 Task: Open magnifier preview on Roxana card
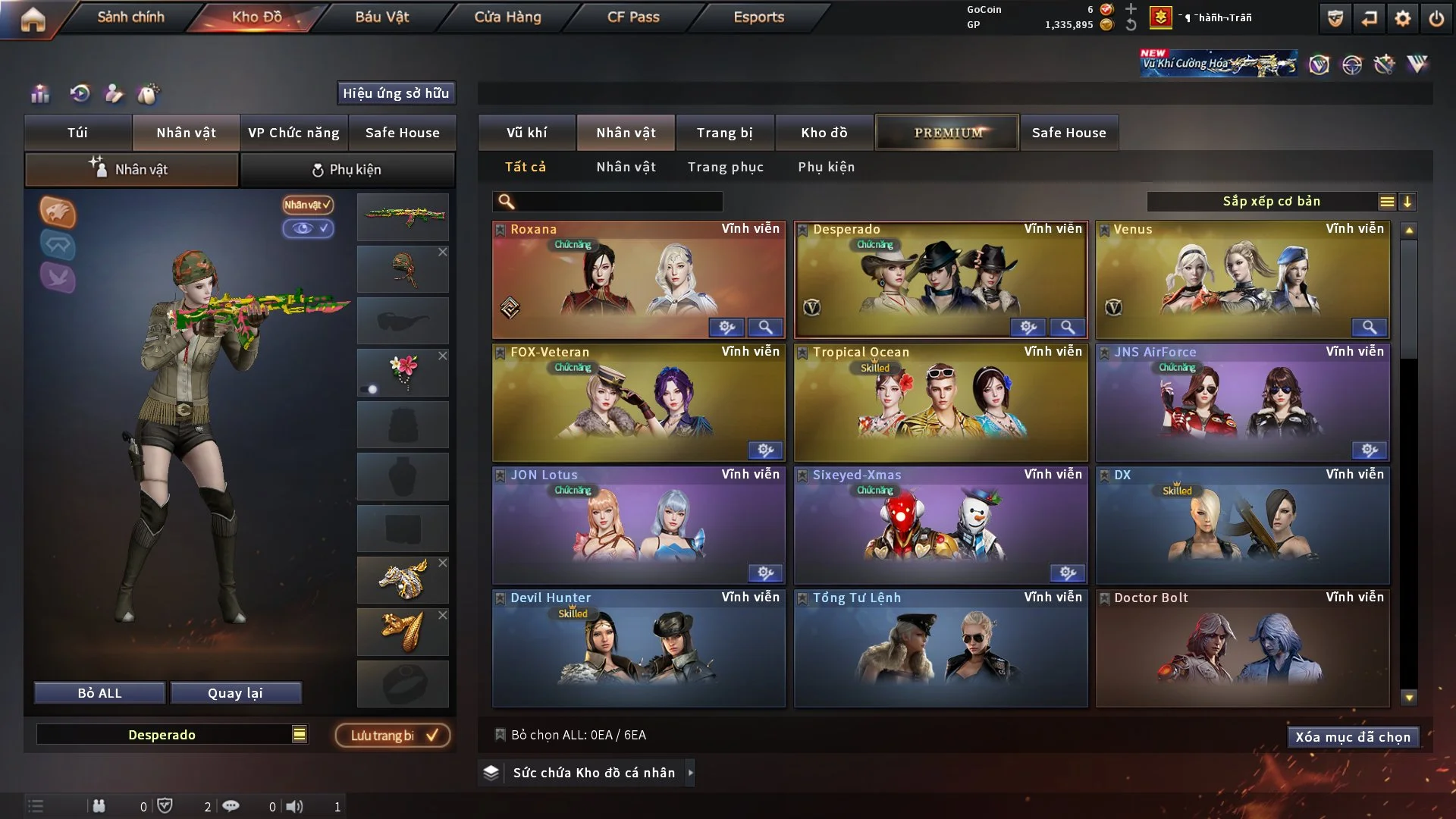pos(765,327)
